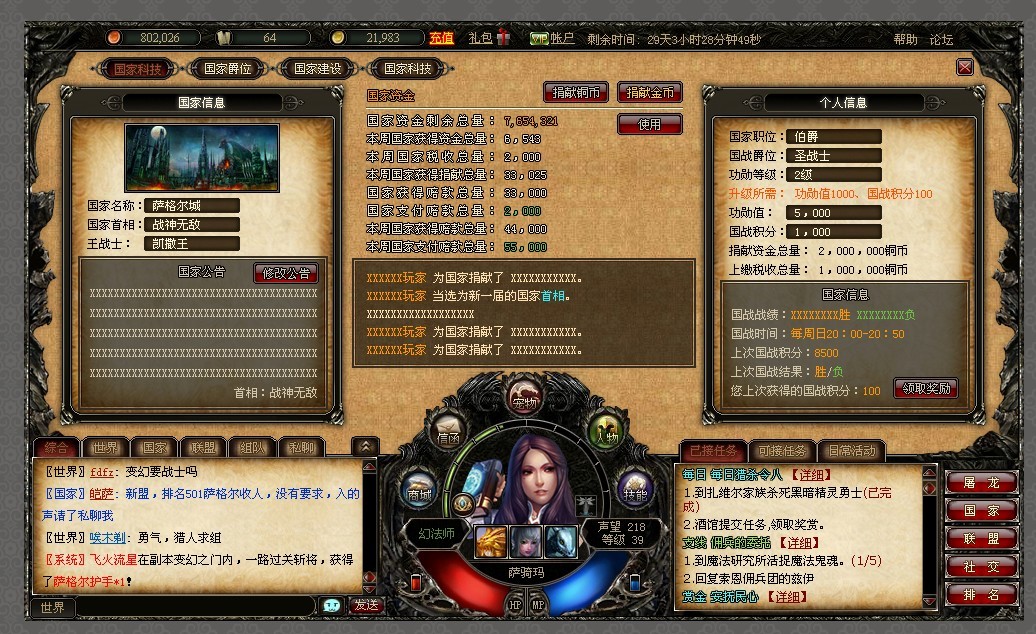1036x634 pixels.
Task: Click 充值 to recharge the account
Action: 442,38
